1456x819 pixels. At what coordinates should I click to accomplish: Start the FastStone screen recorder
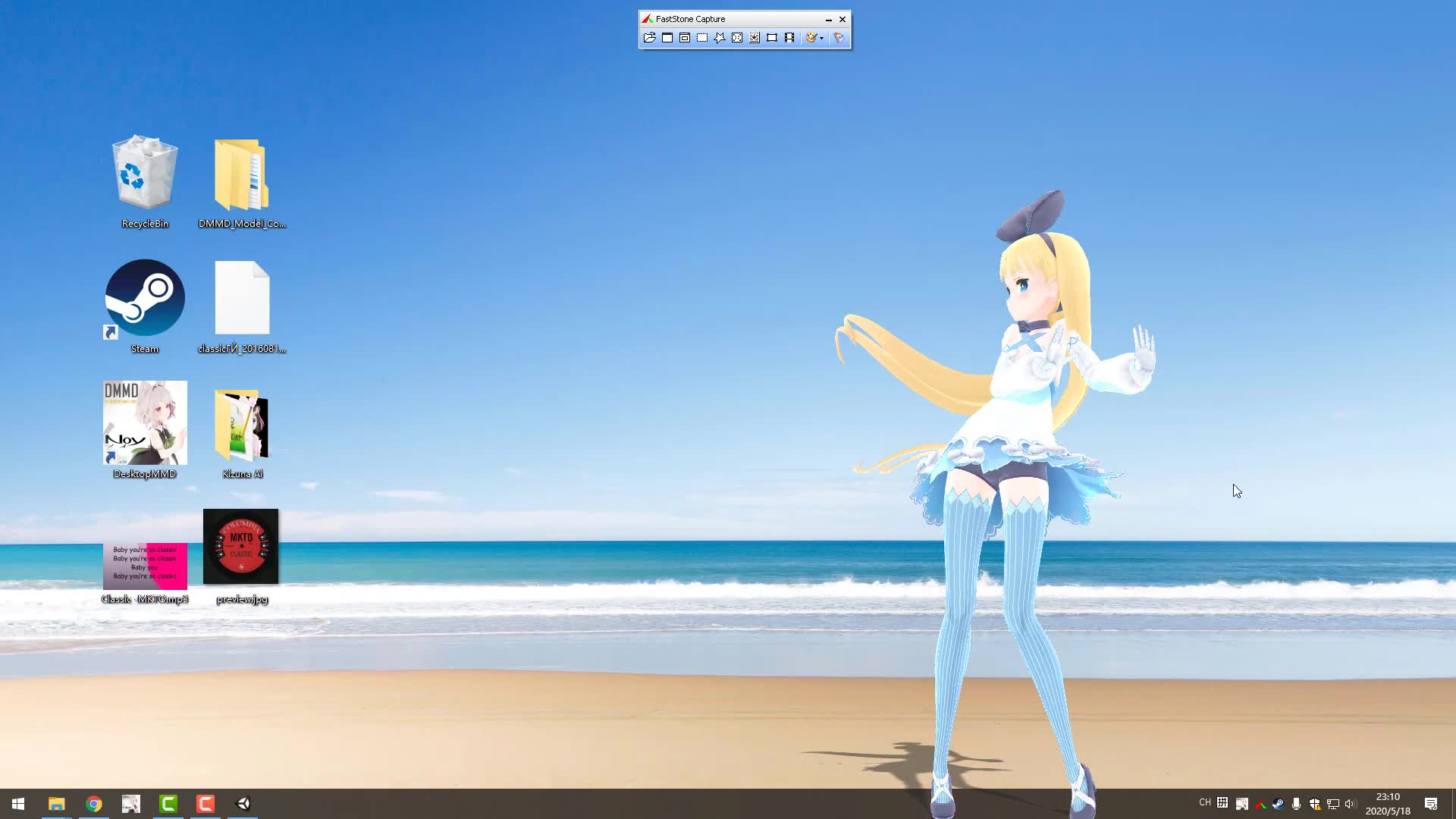[790, 38]
